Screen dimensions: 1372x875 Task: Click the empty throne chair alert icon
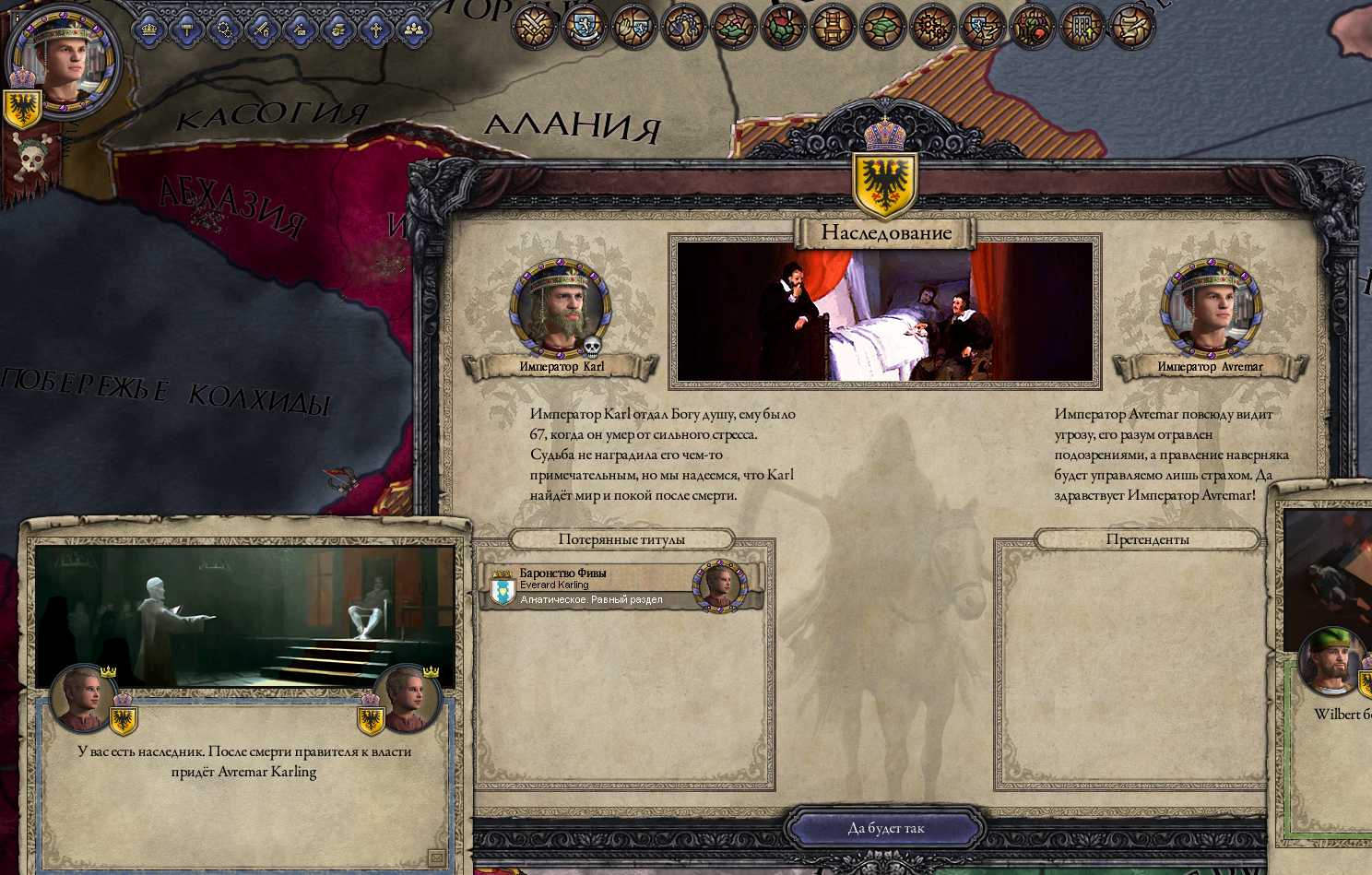pyautogui.click(x=833, y=26)
